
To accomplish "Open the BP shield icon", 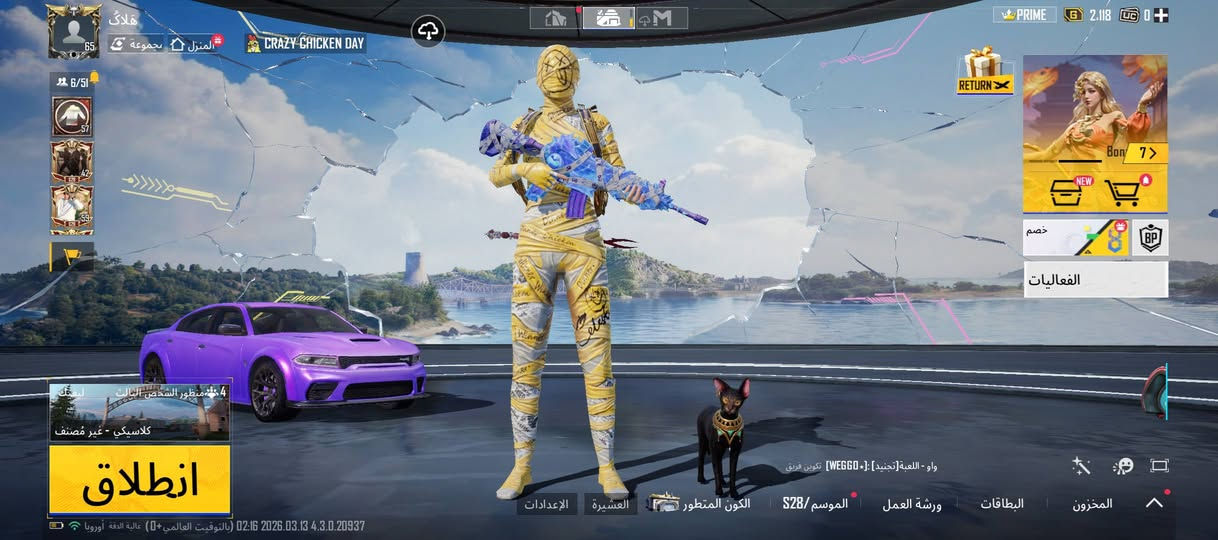I will (1150, 238).
